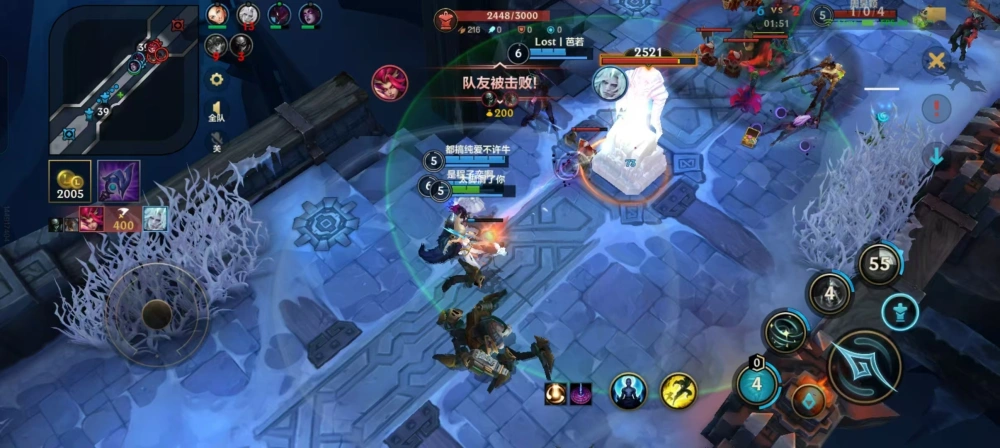Open the shop via the 2005 gold button
Image resolution: width=1000 pixels, height=448 pixels.
70,181
